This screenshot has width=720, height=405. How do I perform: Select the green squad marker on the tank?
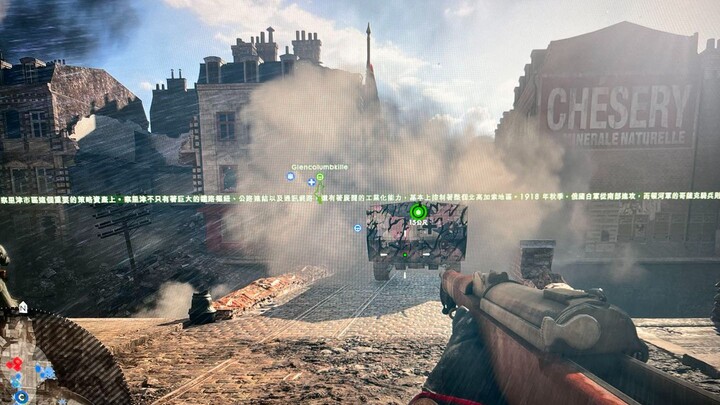coord(418,212)
